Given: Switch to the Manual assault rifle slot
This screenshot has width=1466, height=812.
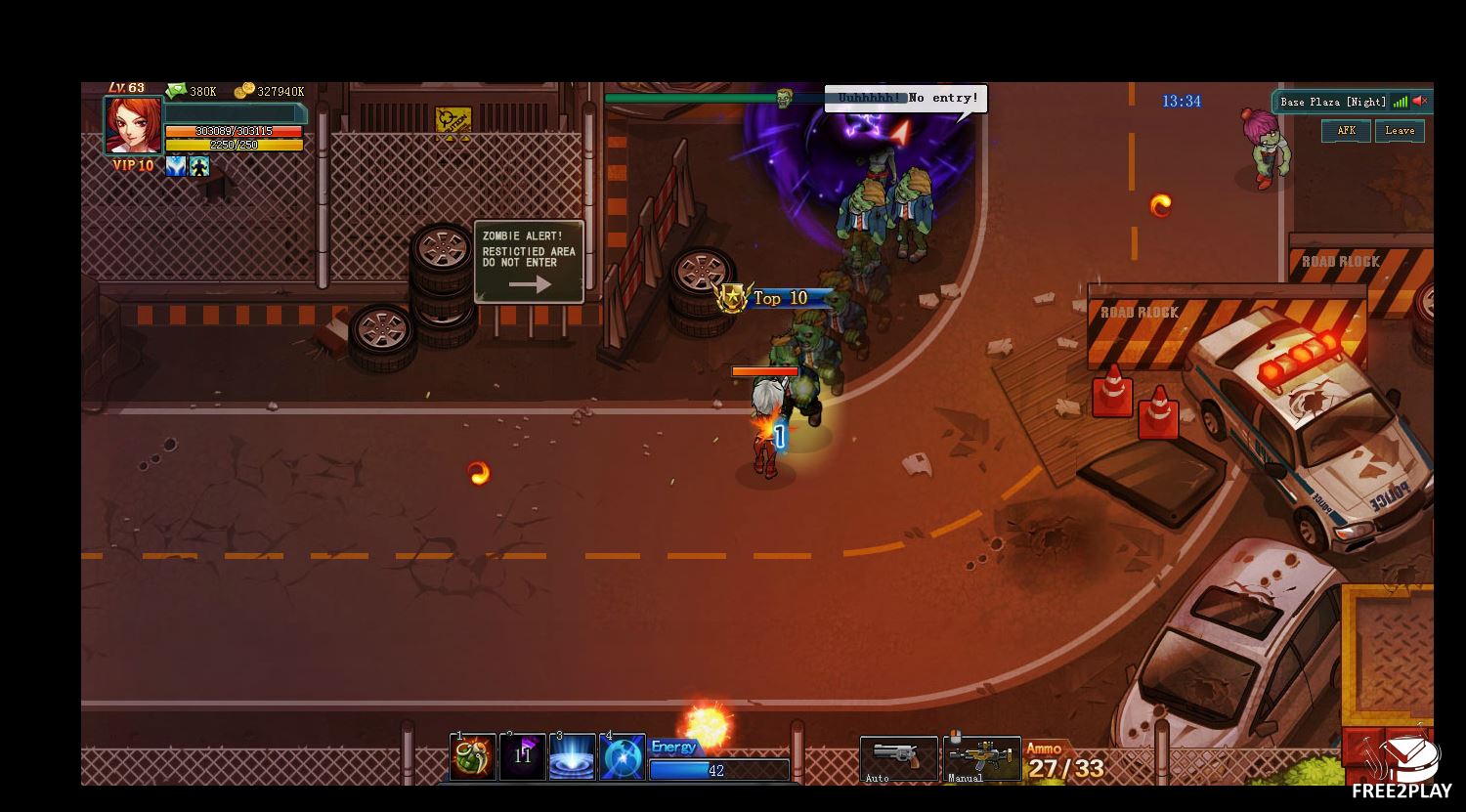Looking at the screenshot, I should click(982, 759).
